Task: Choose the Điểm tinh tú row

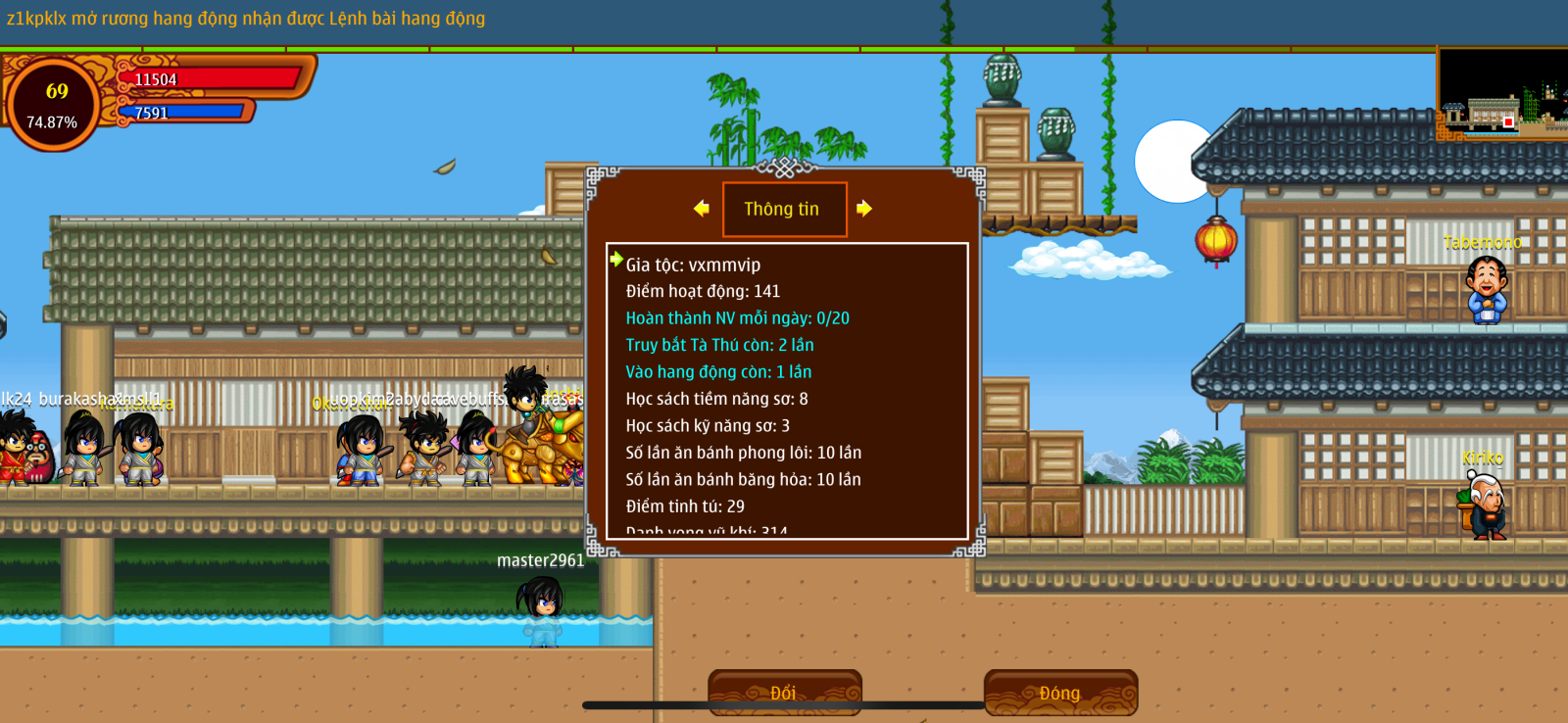Action: [x=685, y=506]
